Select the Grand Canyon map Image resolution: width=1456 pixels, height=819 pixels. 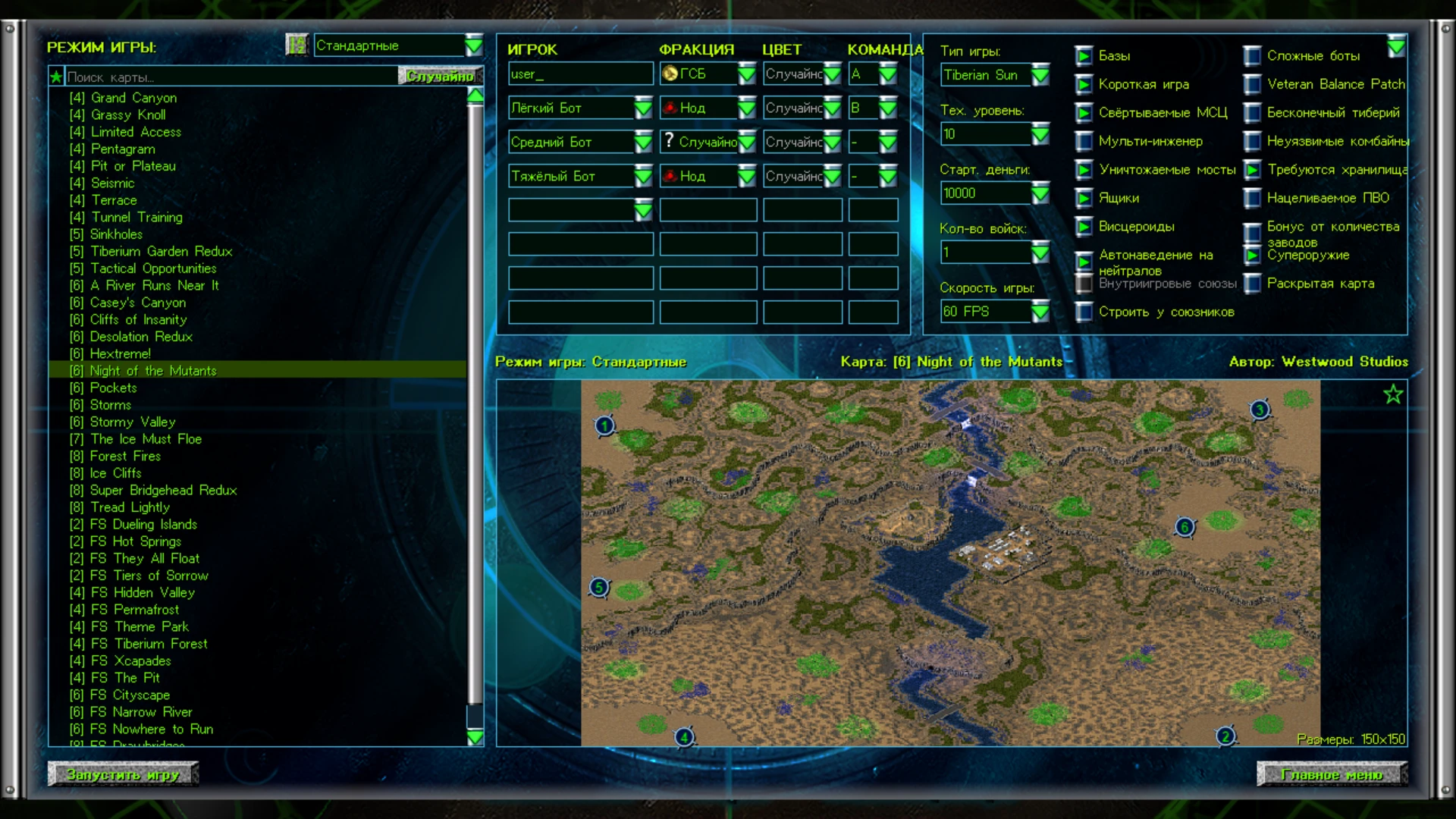[x=133, y=98]
